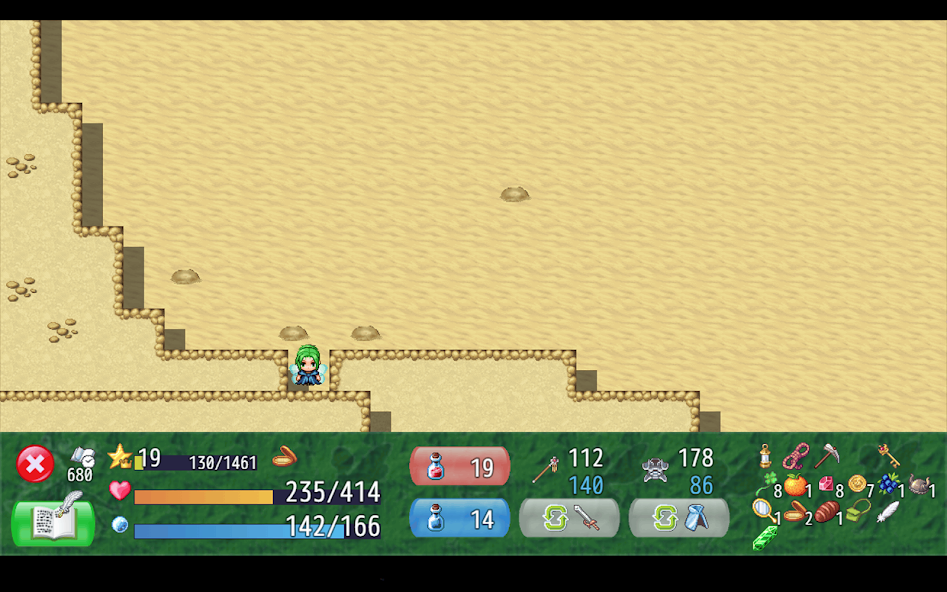The width and height of the screenshot is (947, 592).
Task: Click the green crystal item
Action: 765,538
